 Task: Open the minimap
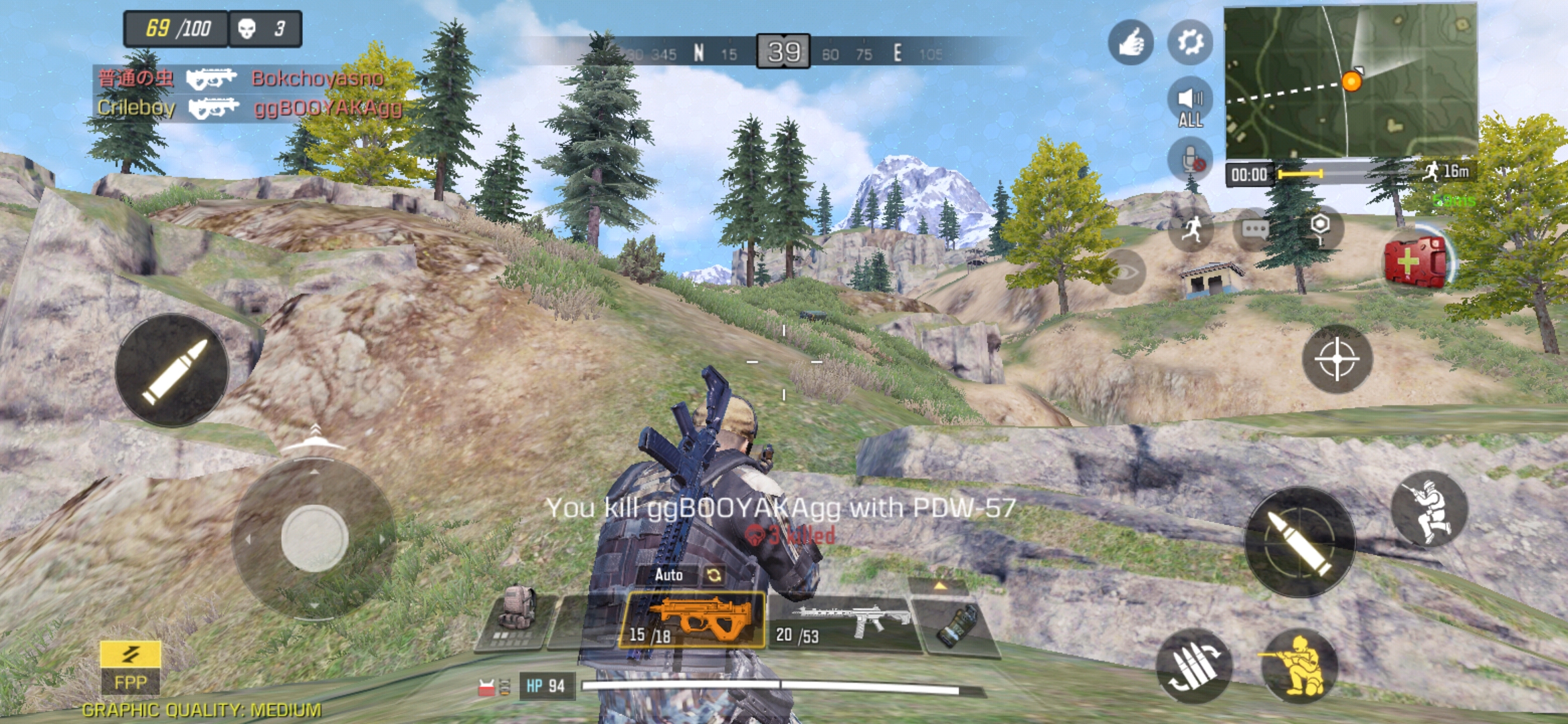point(1350,80)
